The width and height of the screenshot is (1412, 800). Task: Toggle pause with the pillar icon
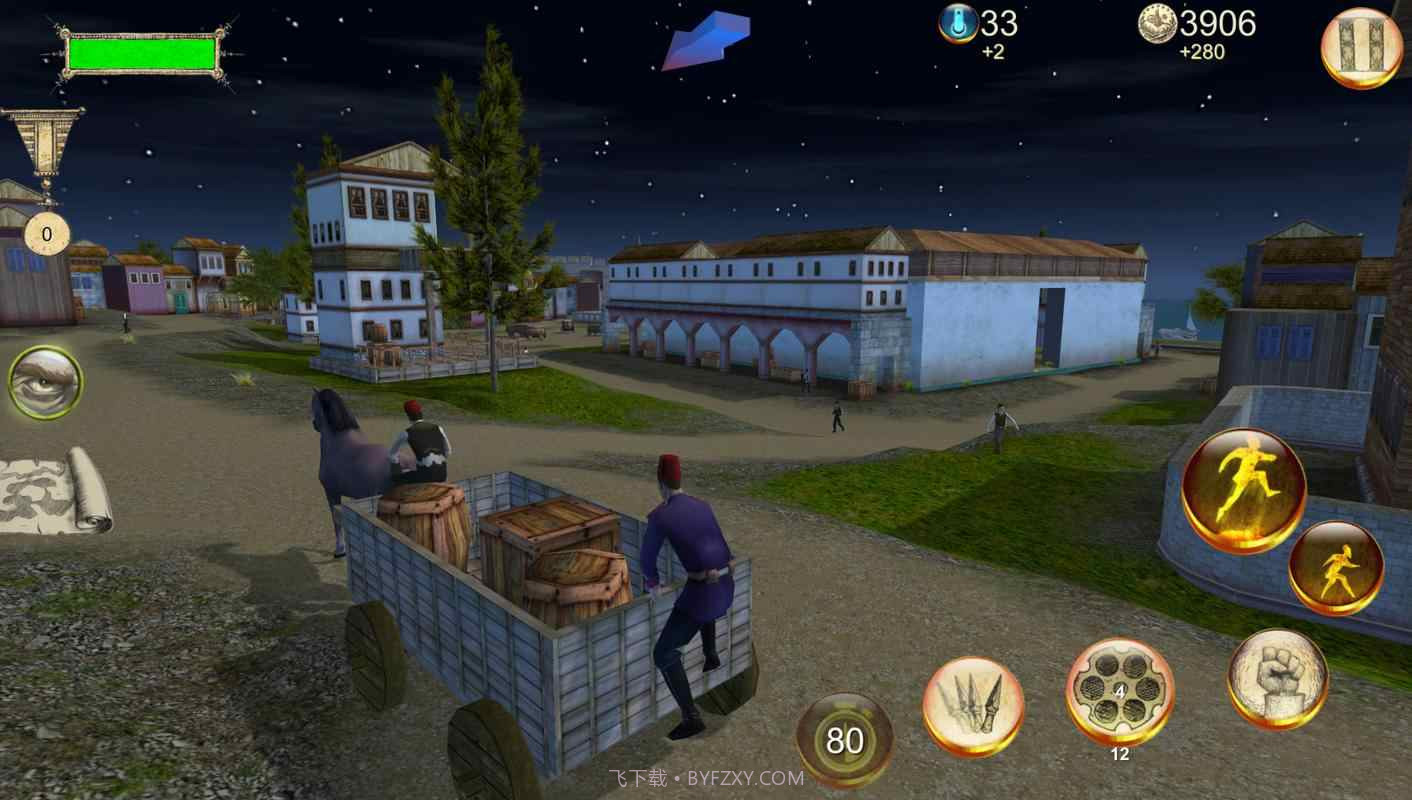[1360, 45]
